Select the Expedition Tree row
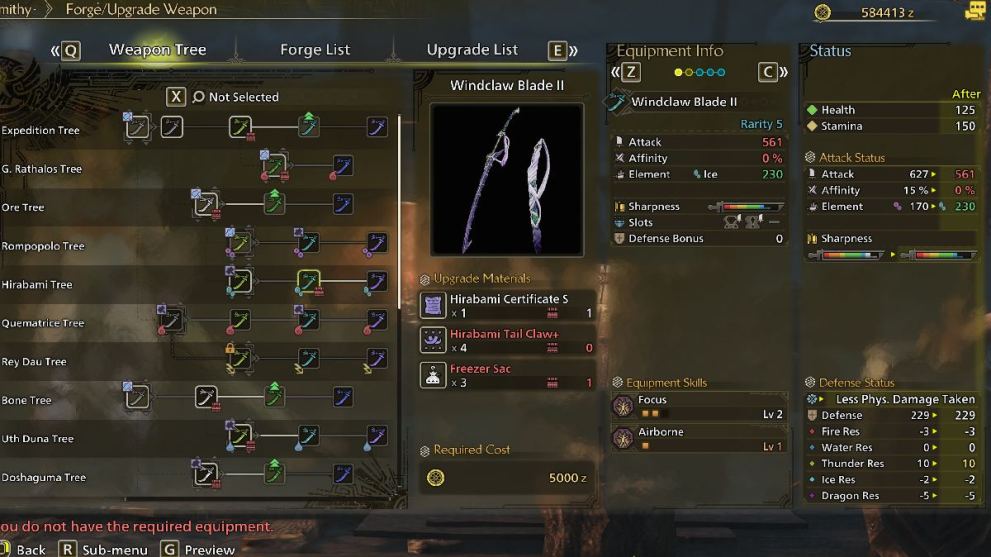This screenshot has width=991, height=557. (x=41, y=131)
